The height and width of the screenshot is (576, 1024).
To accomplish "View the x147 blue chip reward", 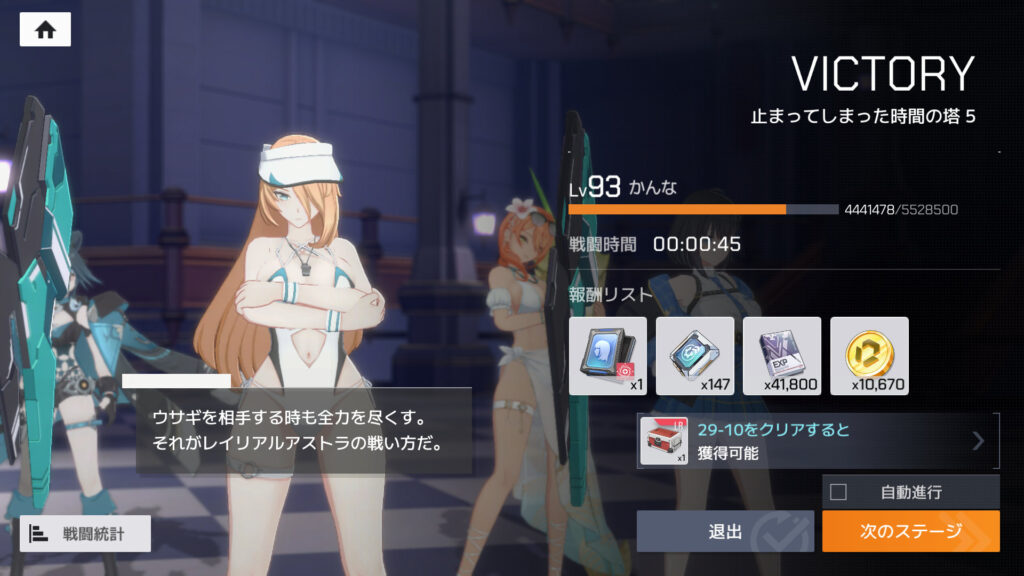I will point(695,356).
